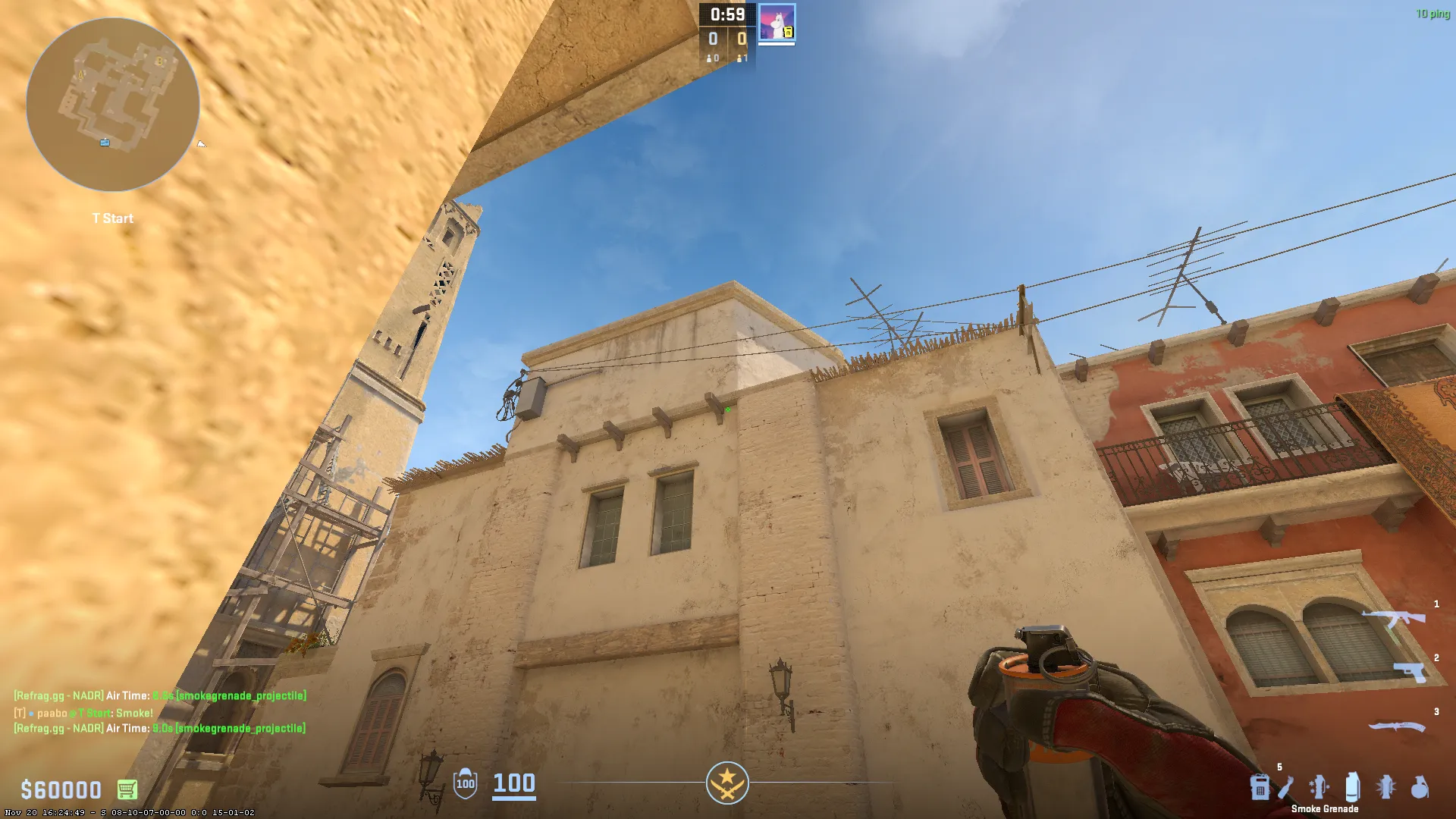Choose the smoke grenade icon
This screenshot has height=819, width=1456.
pyautogui.click(x=1352, y=787)
